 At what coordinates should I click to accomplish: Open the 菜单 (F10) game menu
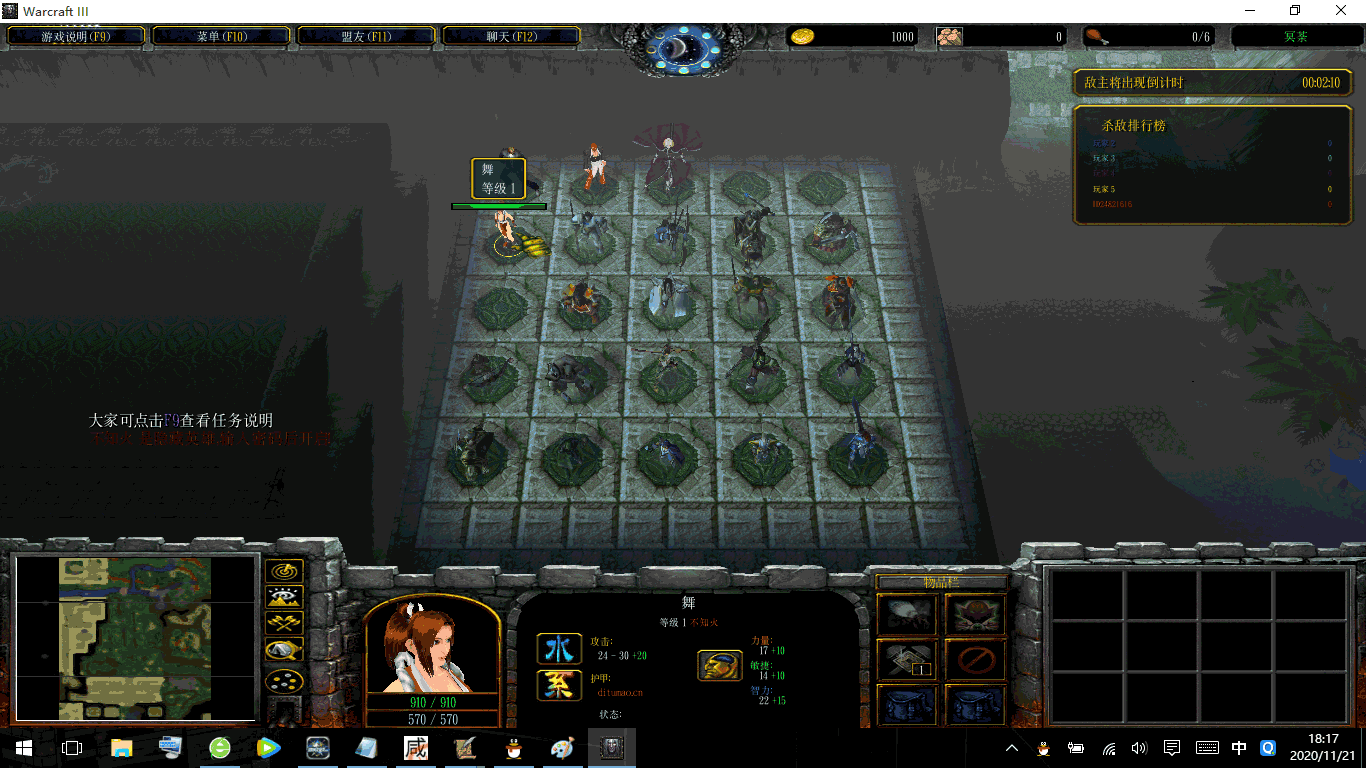coord(221,36)
